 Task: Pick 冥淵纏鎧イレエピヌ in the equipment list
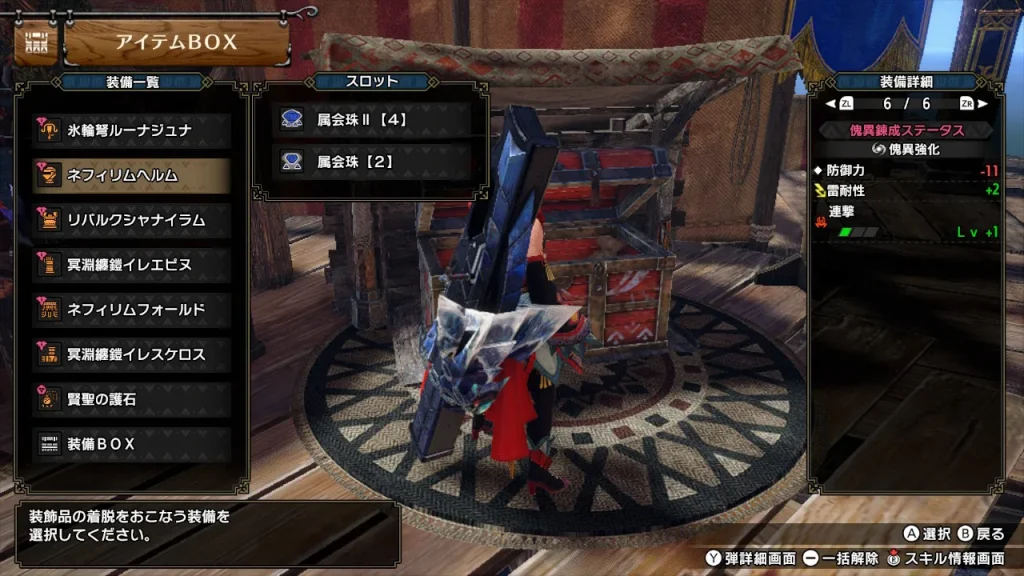tap(131, 265)
